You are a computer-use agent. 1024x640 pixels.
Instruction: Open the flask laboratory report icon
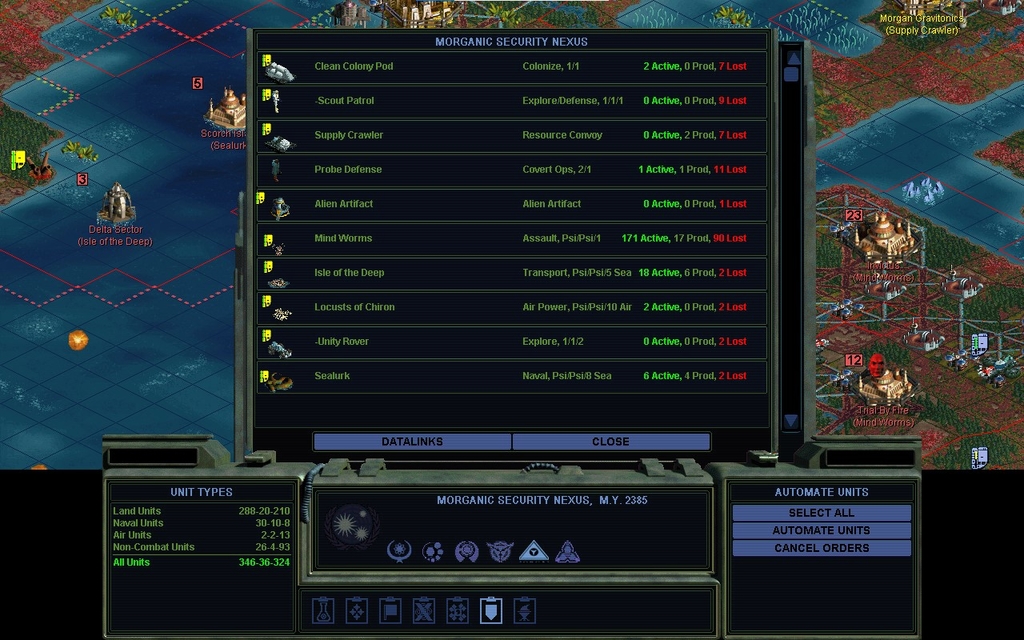click(323, 610)
